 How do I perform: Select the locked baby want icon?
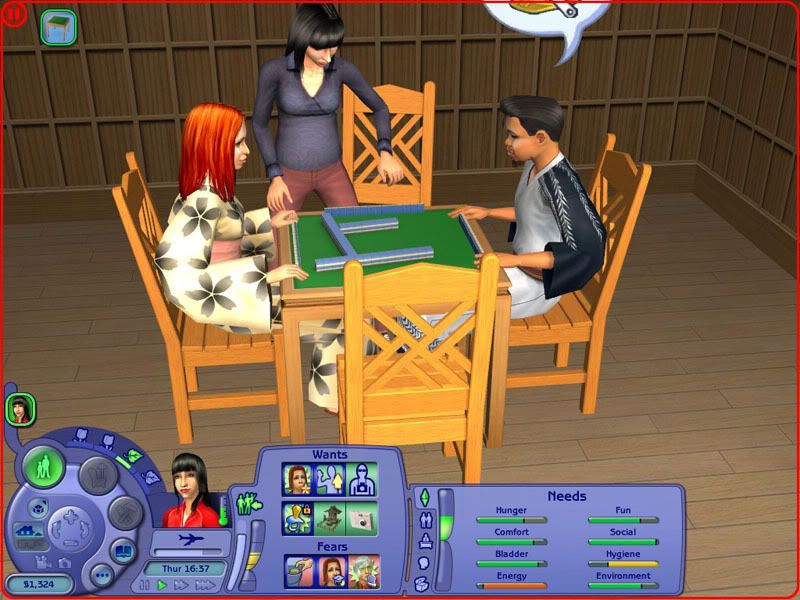296,517
